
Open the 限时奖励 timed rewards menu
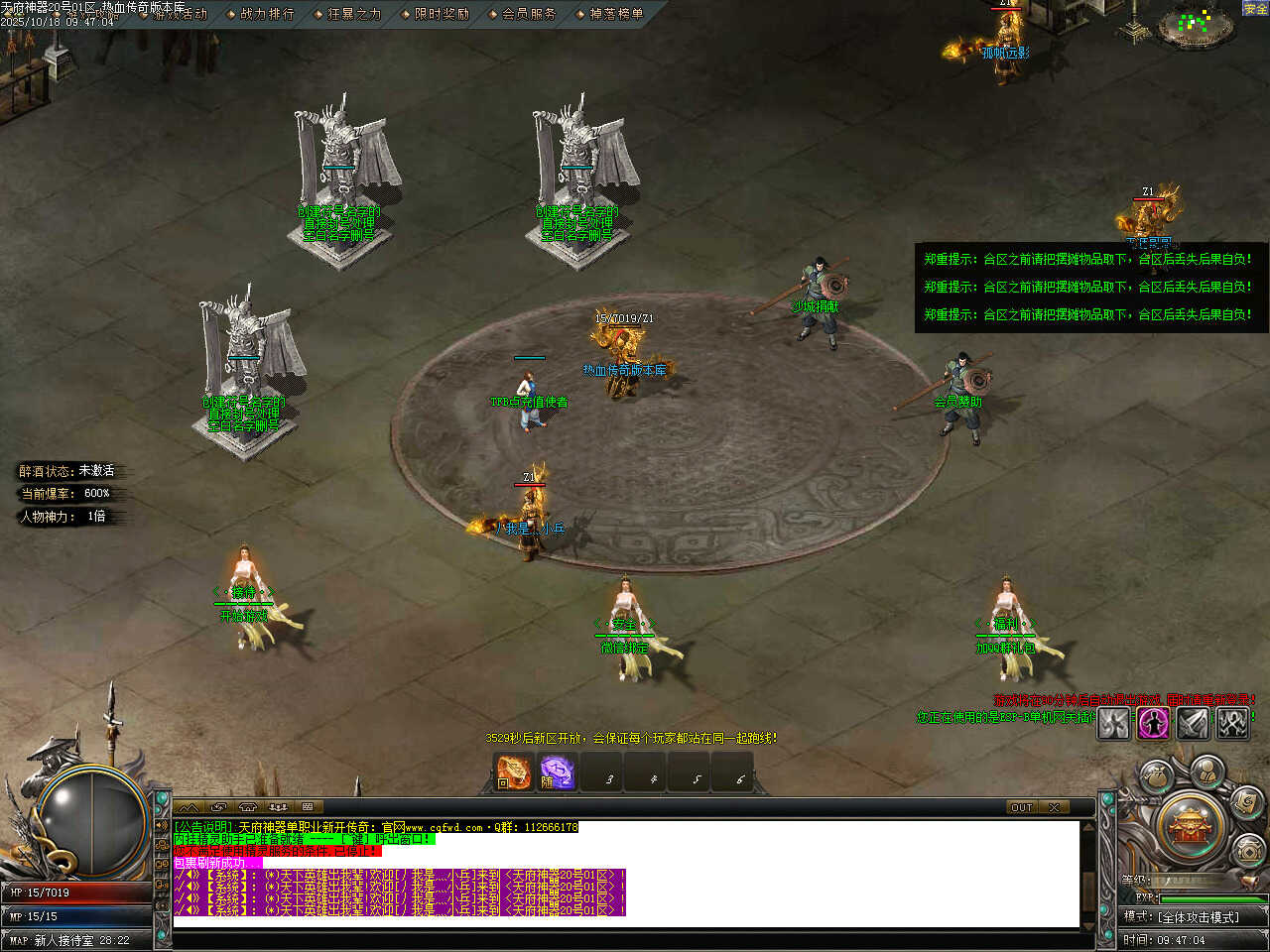click(442, 14)
